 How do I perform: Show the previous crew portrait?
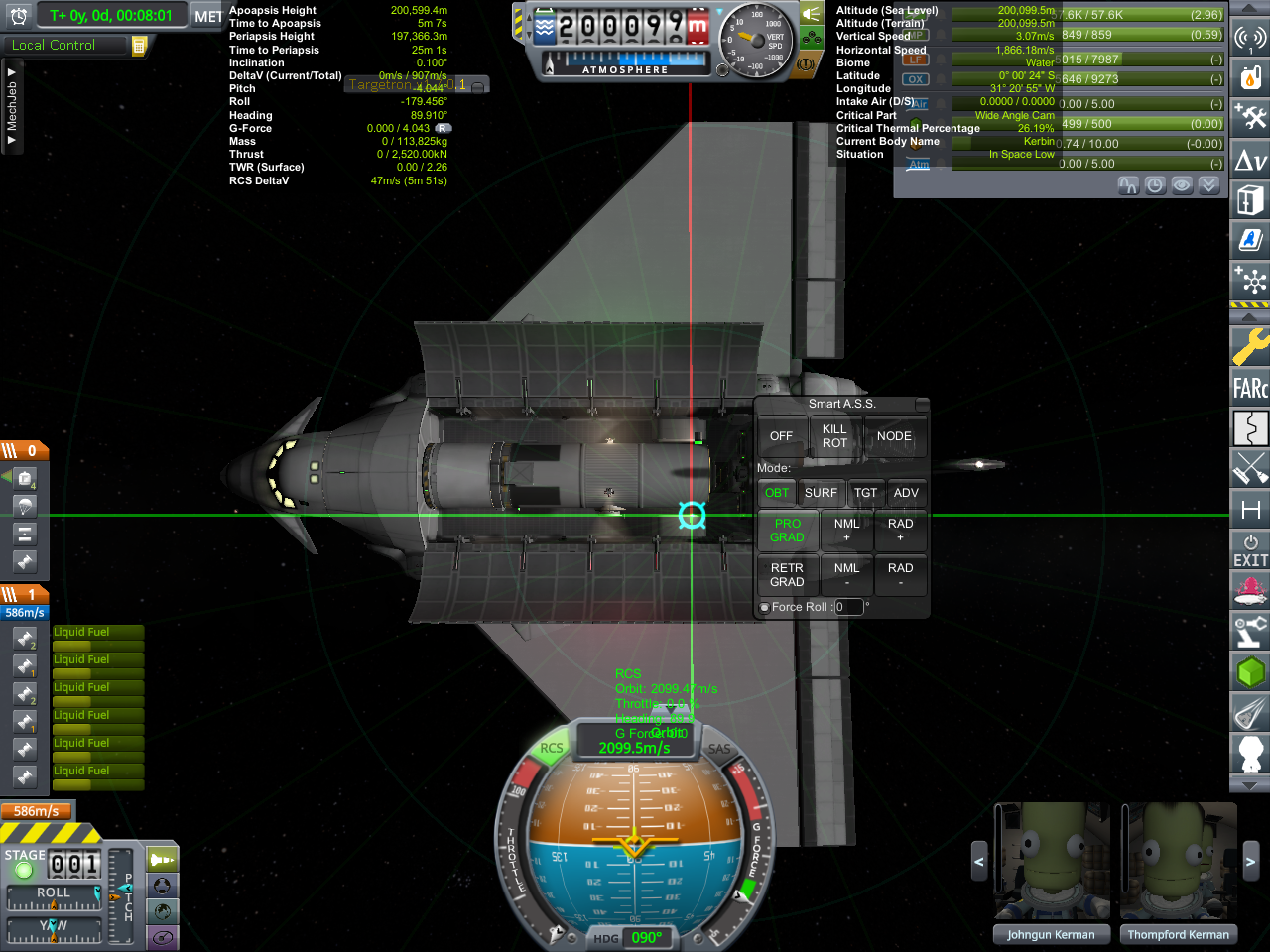[978, 862]
